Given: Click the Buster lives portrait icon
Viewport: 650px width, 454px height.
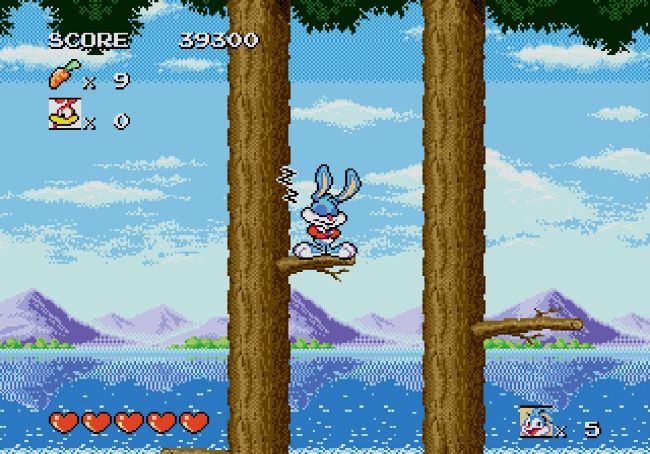Looking at the screenshot, I should pos(535,423).
